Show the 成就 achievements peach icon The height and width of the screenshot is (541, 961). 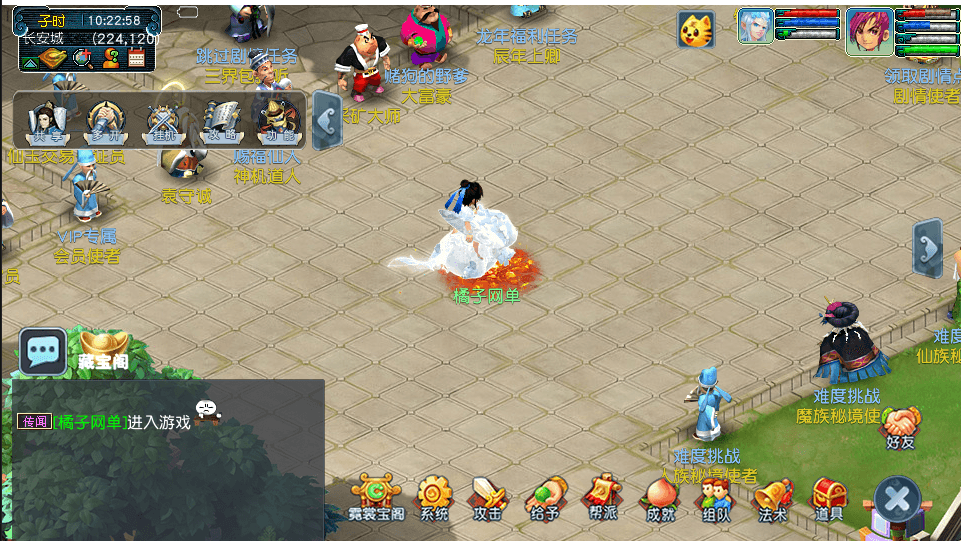click(660, 497)
